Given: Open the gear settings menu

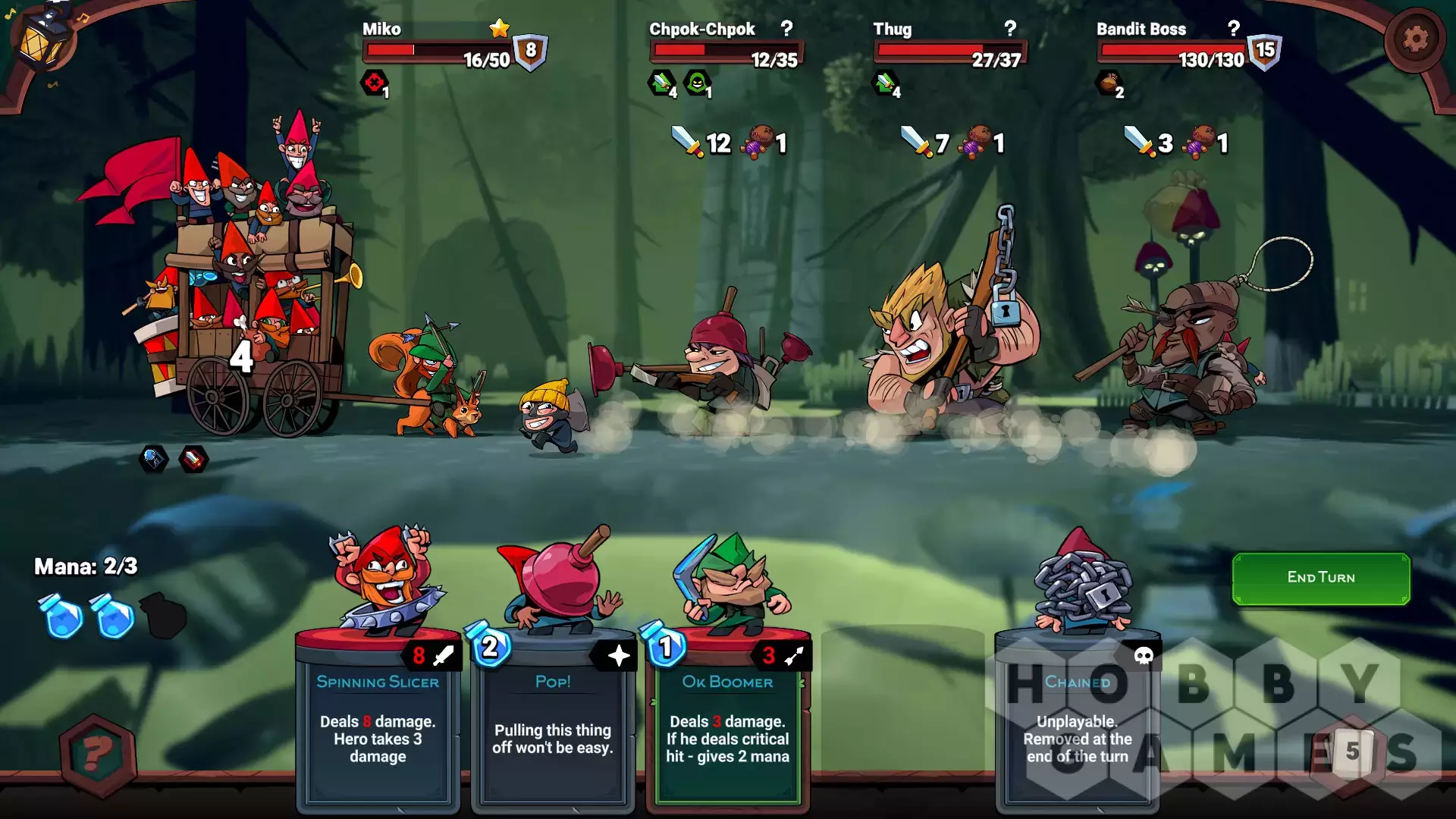Looking at the screenshot, I should [x=1414, y=39].
